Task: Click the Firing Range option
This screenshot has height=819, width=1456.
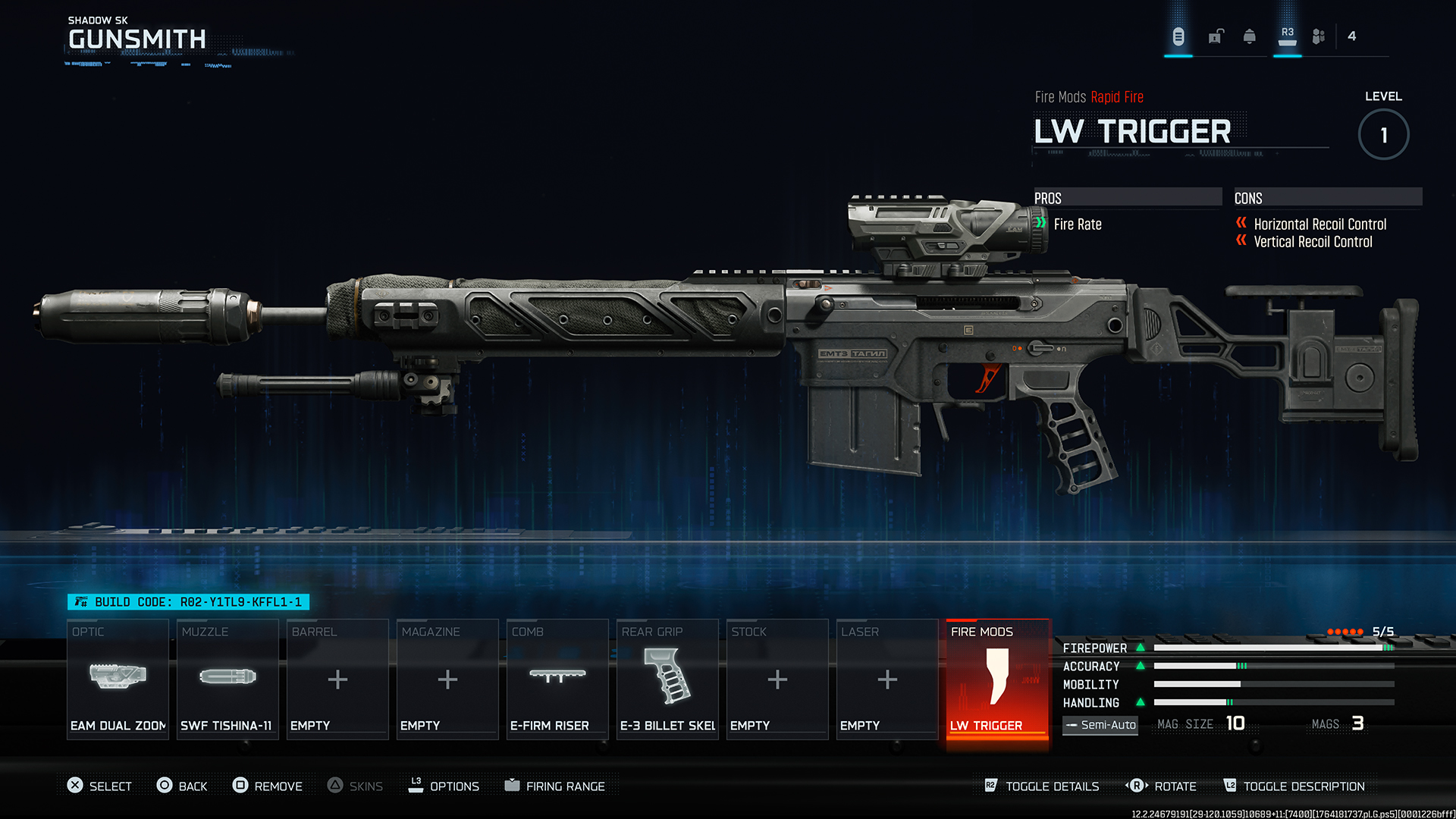Action: [x=555, y=786]
